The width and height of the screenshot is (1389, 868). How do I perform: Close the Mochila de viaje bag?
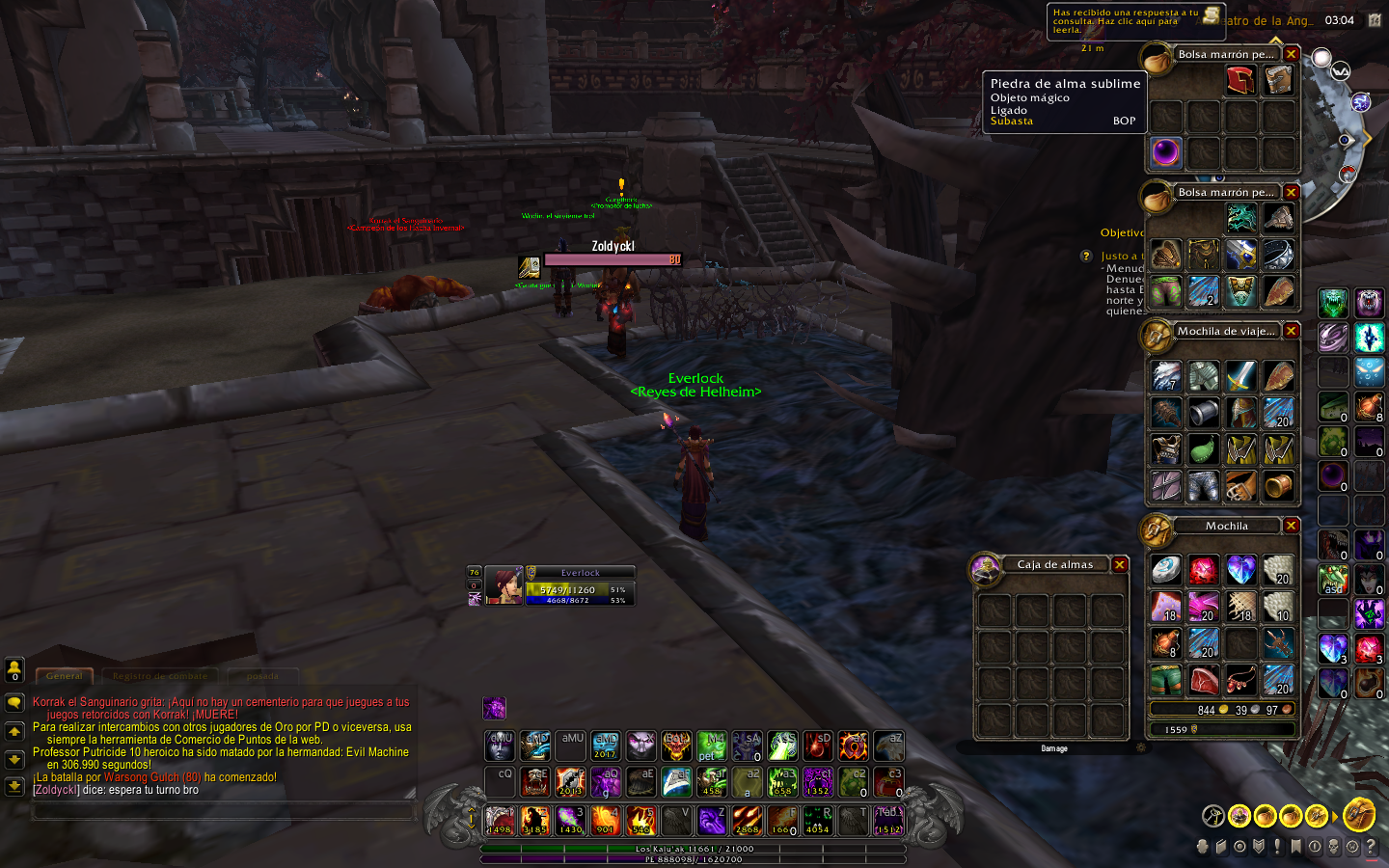[1292, 331]
